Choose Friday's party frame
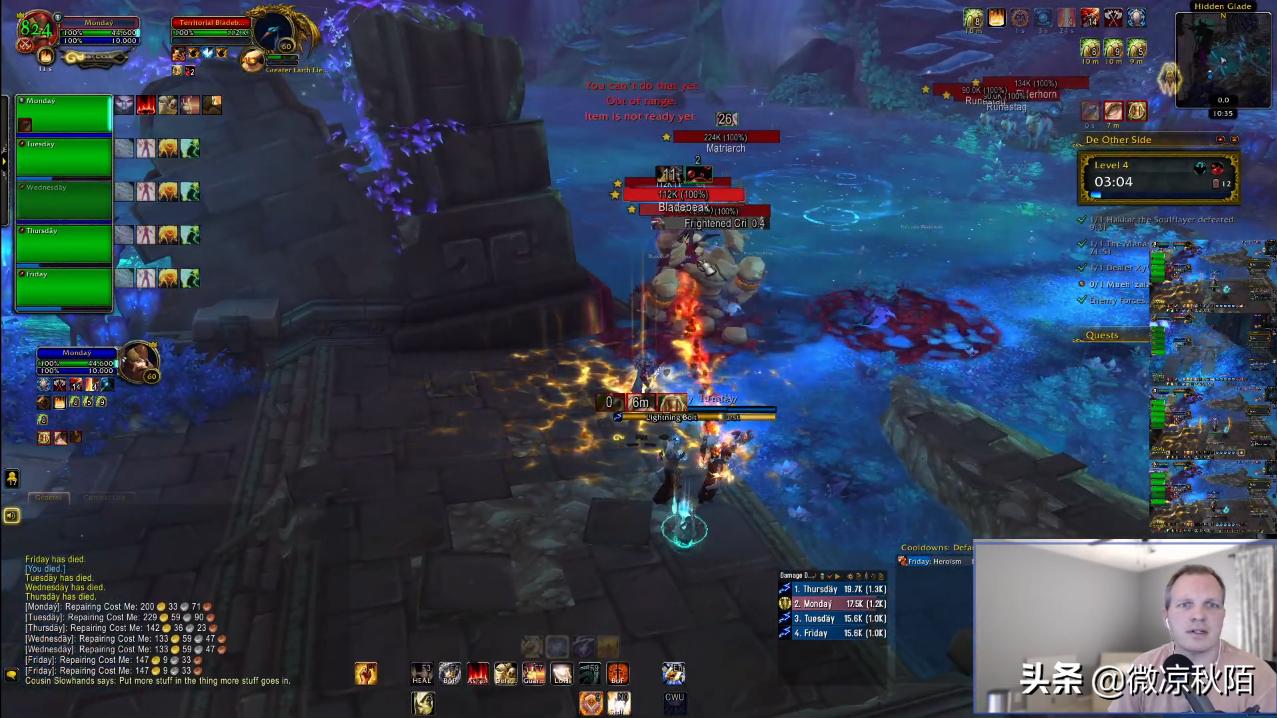This screenshot has width=1277, height=718. (63, 288)
